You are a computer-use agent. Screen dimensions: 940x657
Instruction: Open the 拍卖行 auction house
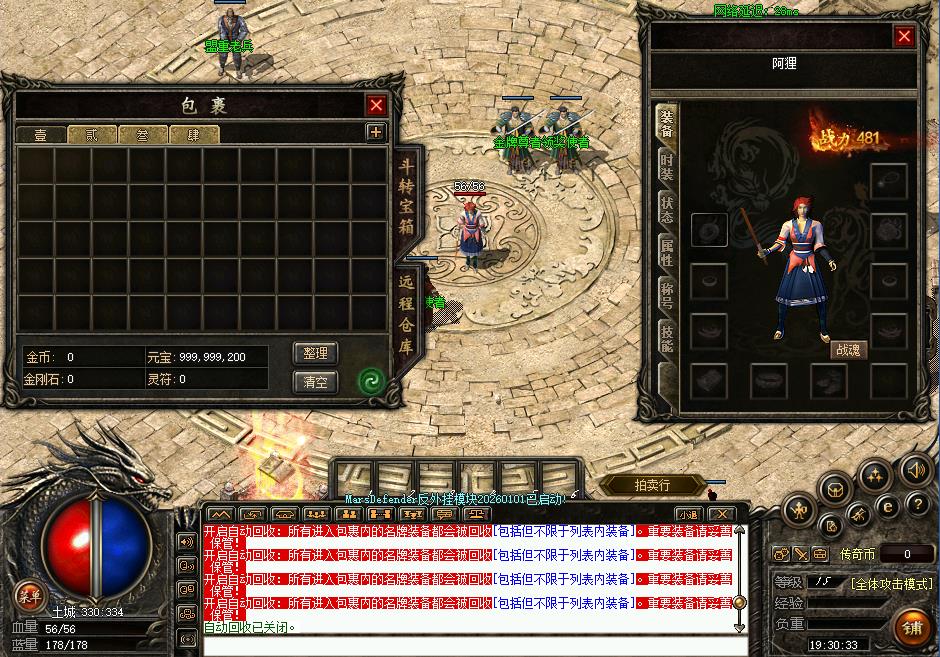651,485
